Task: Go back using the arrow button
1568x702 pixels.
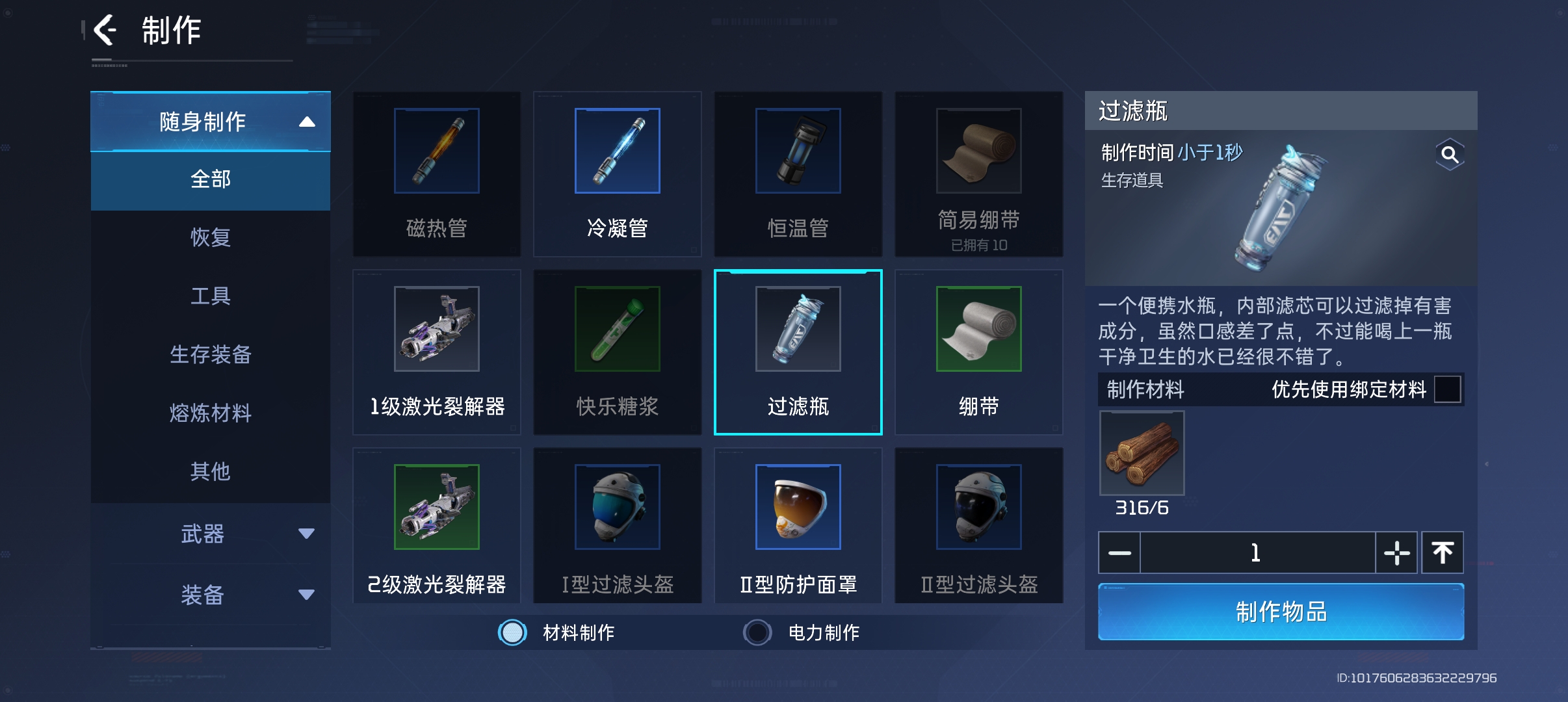Action: pos(105,30)
